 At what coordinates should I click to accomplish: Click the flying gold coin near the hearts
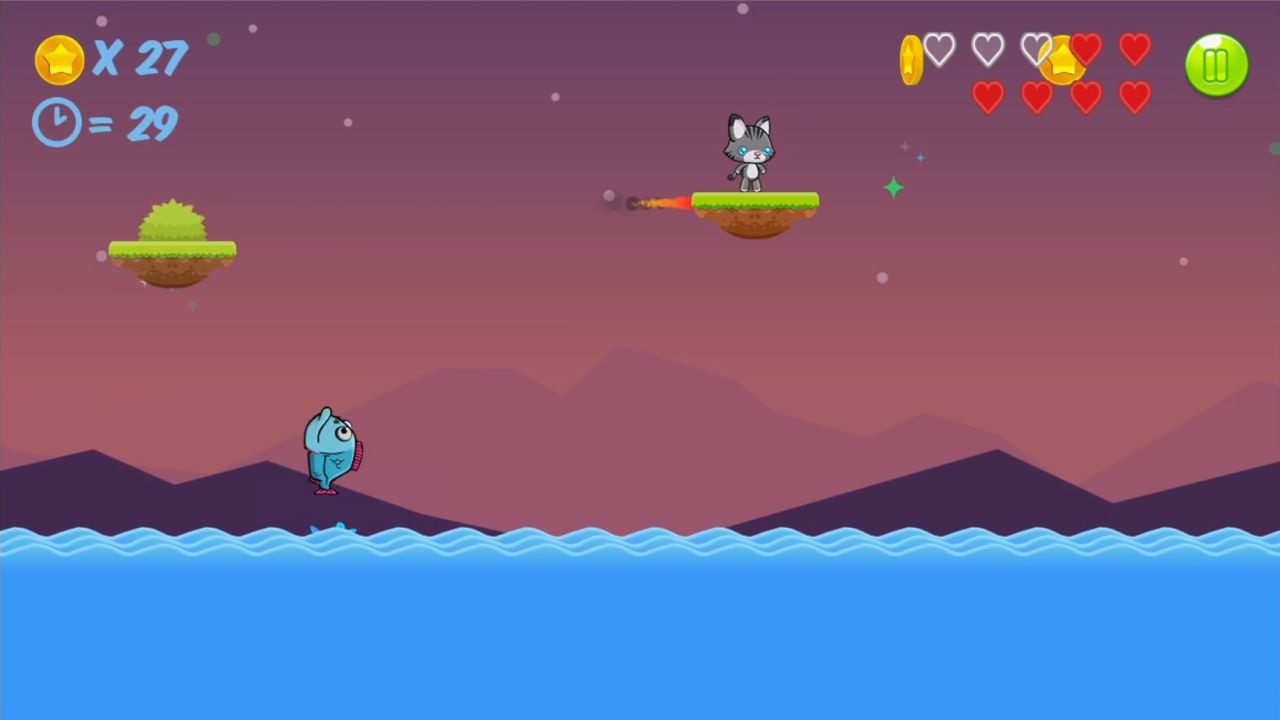point(911,57)
